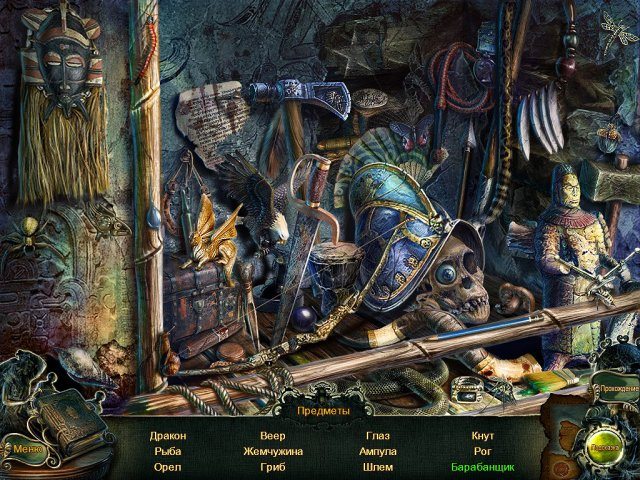Click the Орел list entry
Screen dimensions: 640x480
click(x=168, y=467)
